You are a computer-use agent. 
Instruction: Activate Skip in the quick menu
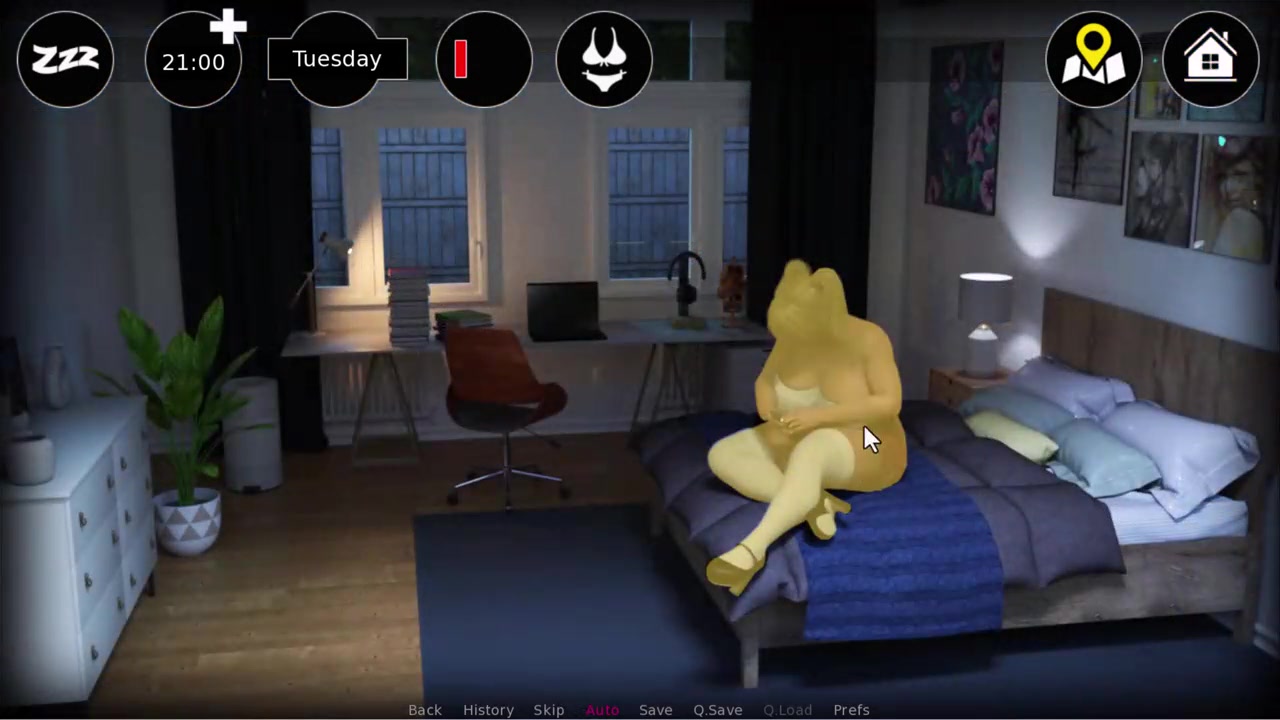click(549, 710)
